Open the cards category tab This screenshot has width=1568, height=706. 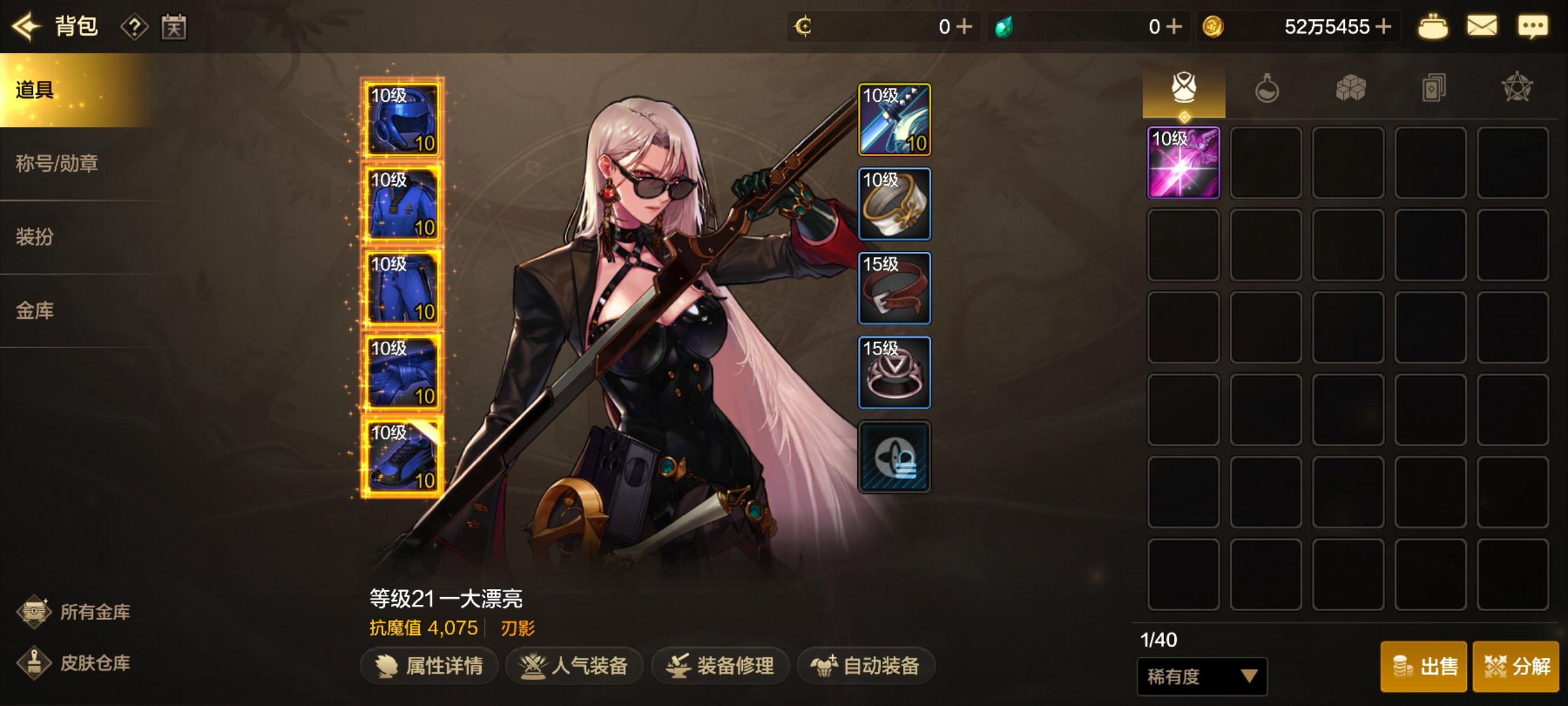pos(1433,89)
